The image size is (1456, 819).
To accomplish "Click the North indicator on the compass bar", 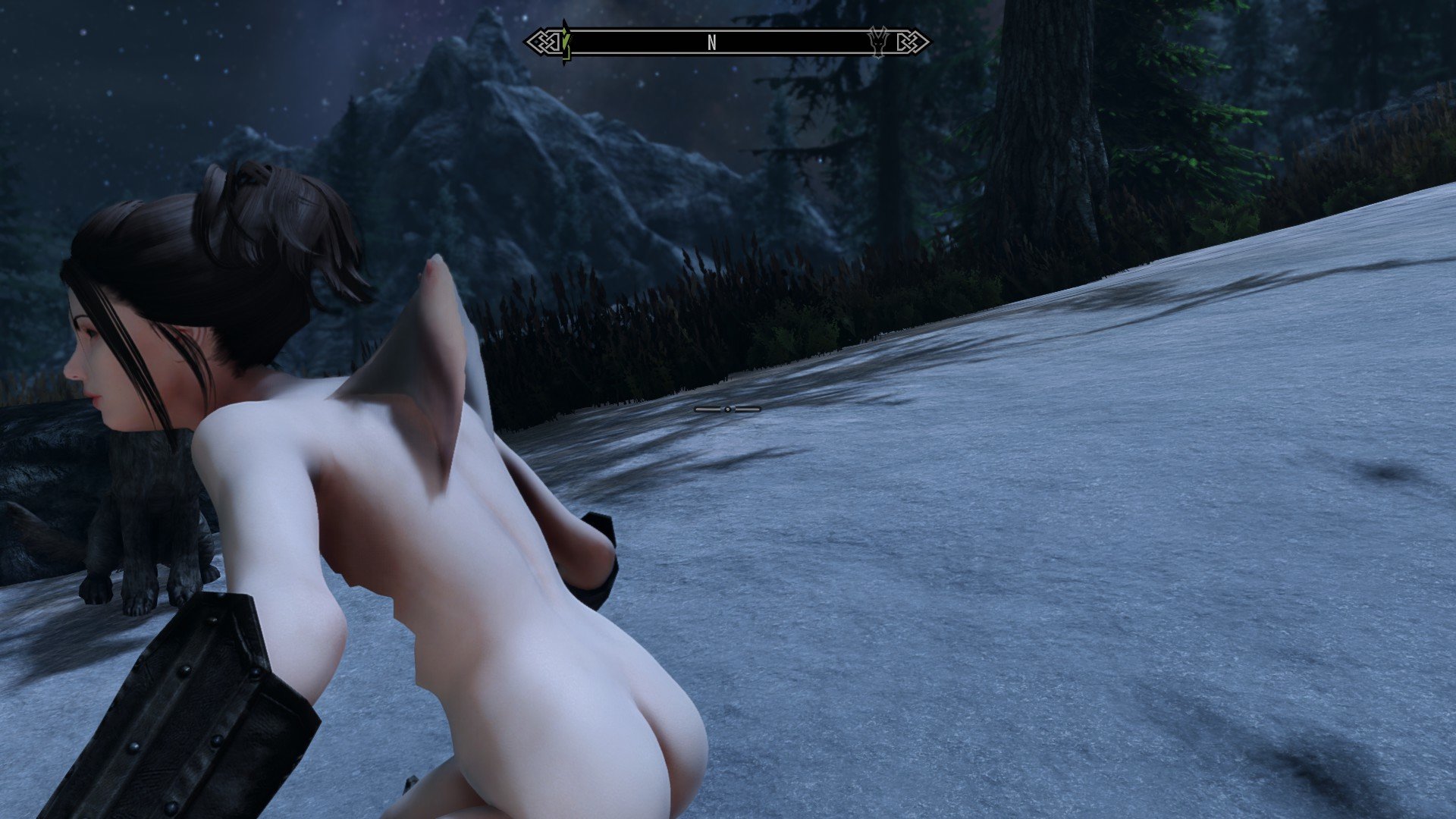I will click(711, 43).
